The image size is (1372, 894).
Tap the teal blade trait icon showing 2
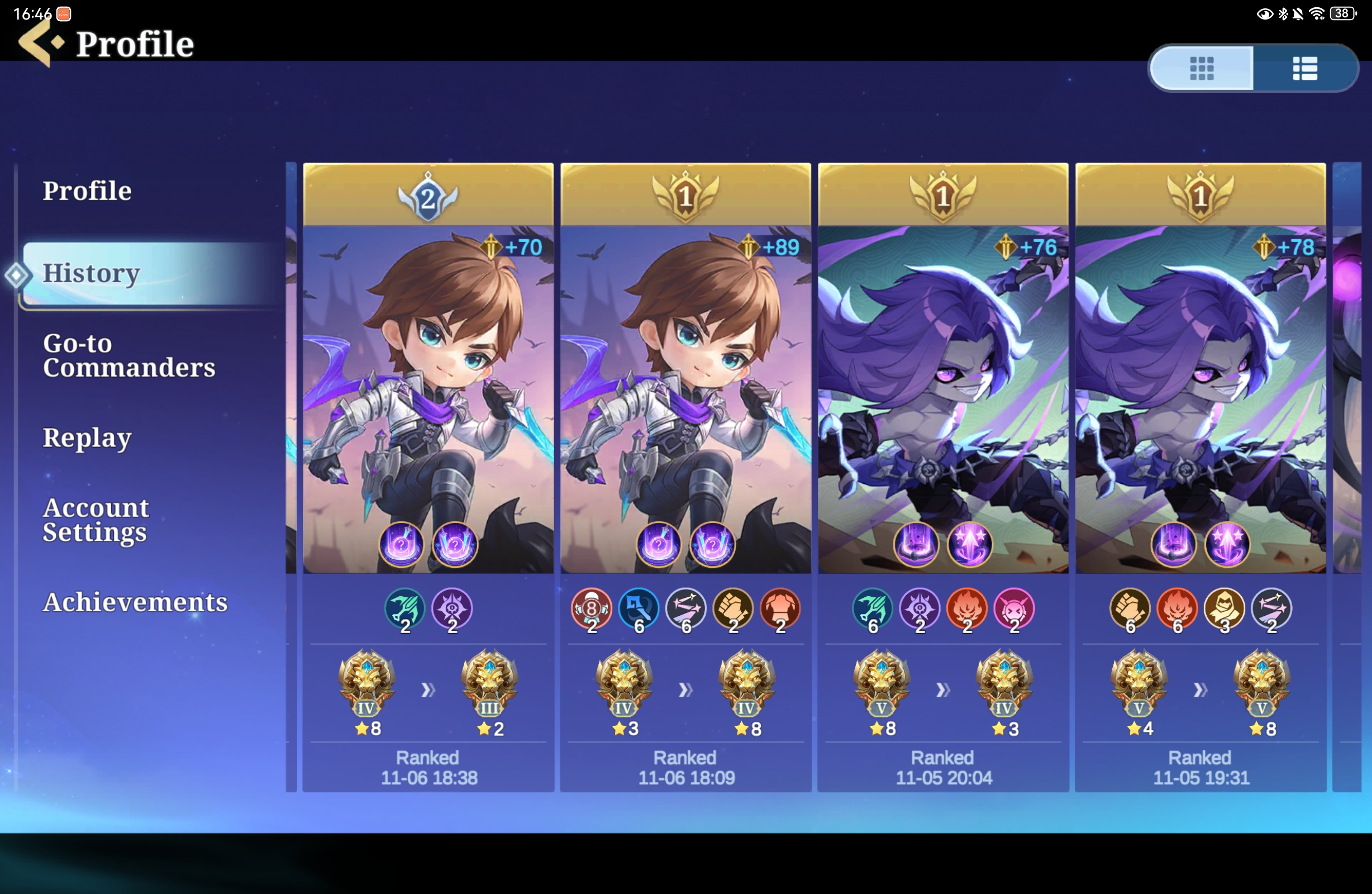pyautogui.click(x=406, y=609)
